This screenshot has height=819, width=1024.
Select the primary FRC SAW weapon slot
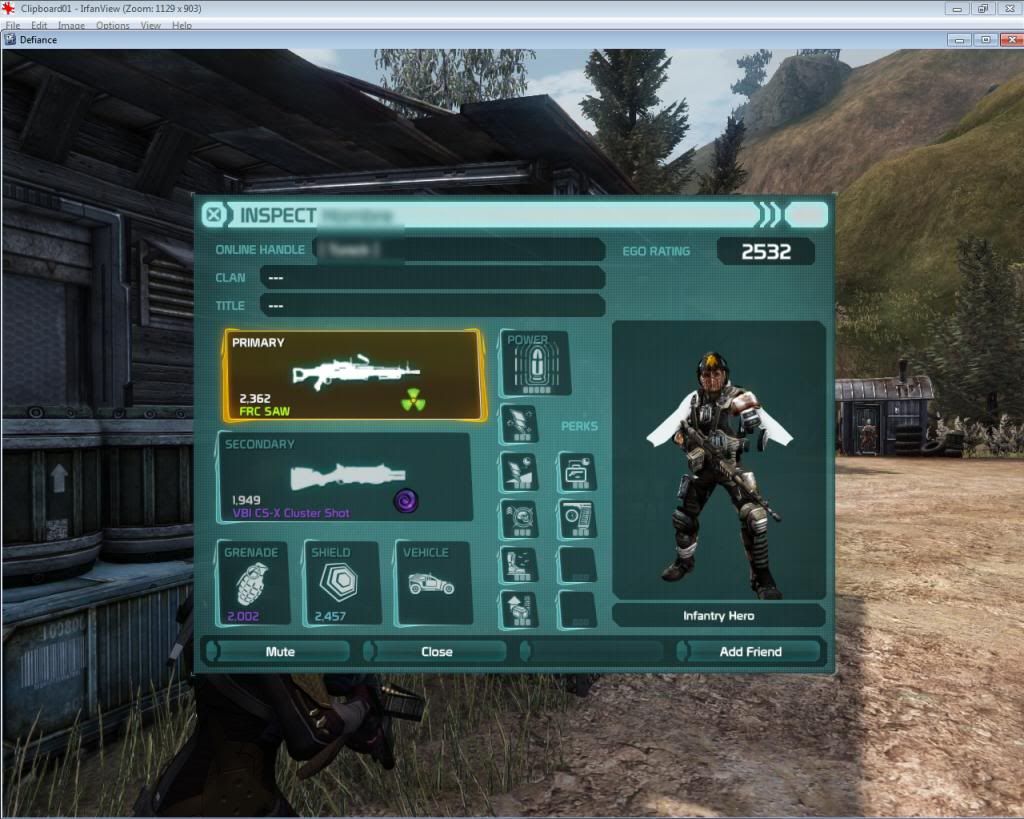[x=353, y=376]
